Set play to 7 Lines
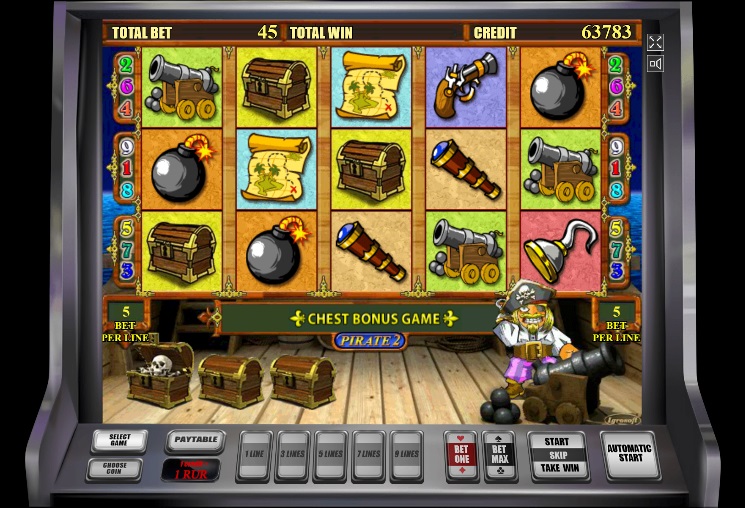 coord(368,455)
